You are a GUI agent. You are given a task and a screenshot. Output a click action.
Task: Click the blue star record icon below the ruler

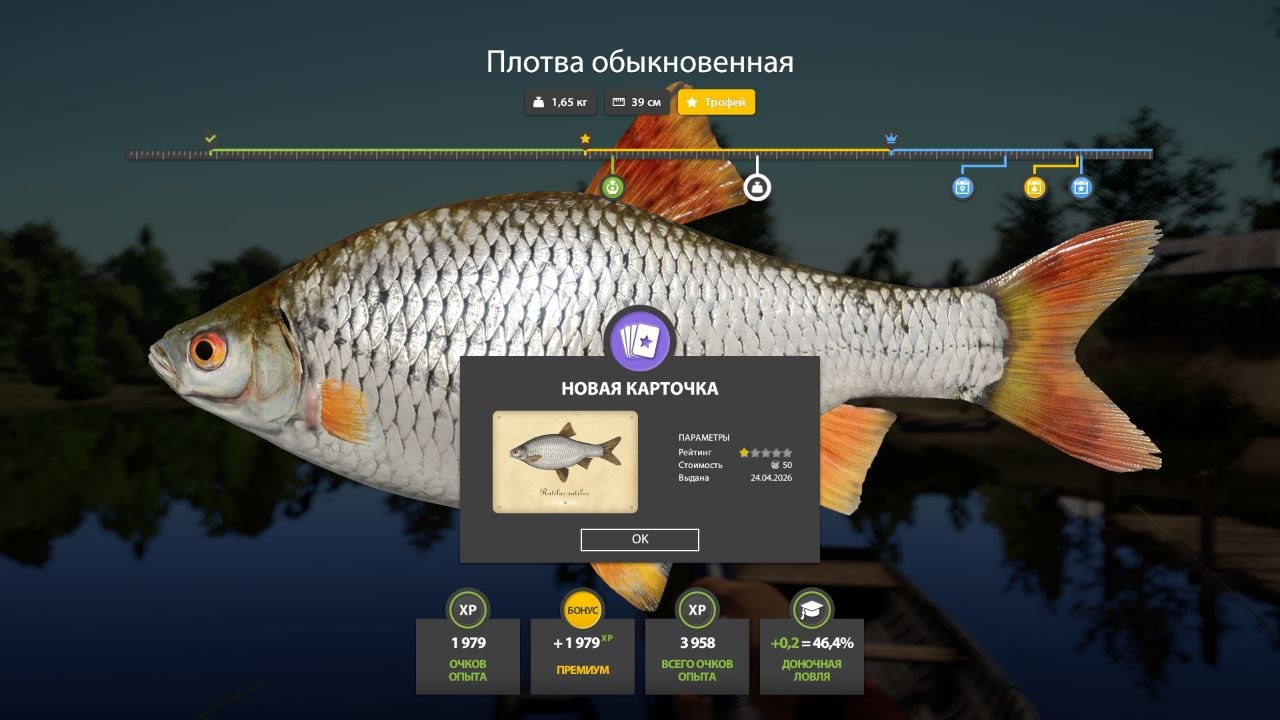(x=1083, y=188)
